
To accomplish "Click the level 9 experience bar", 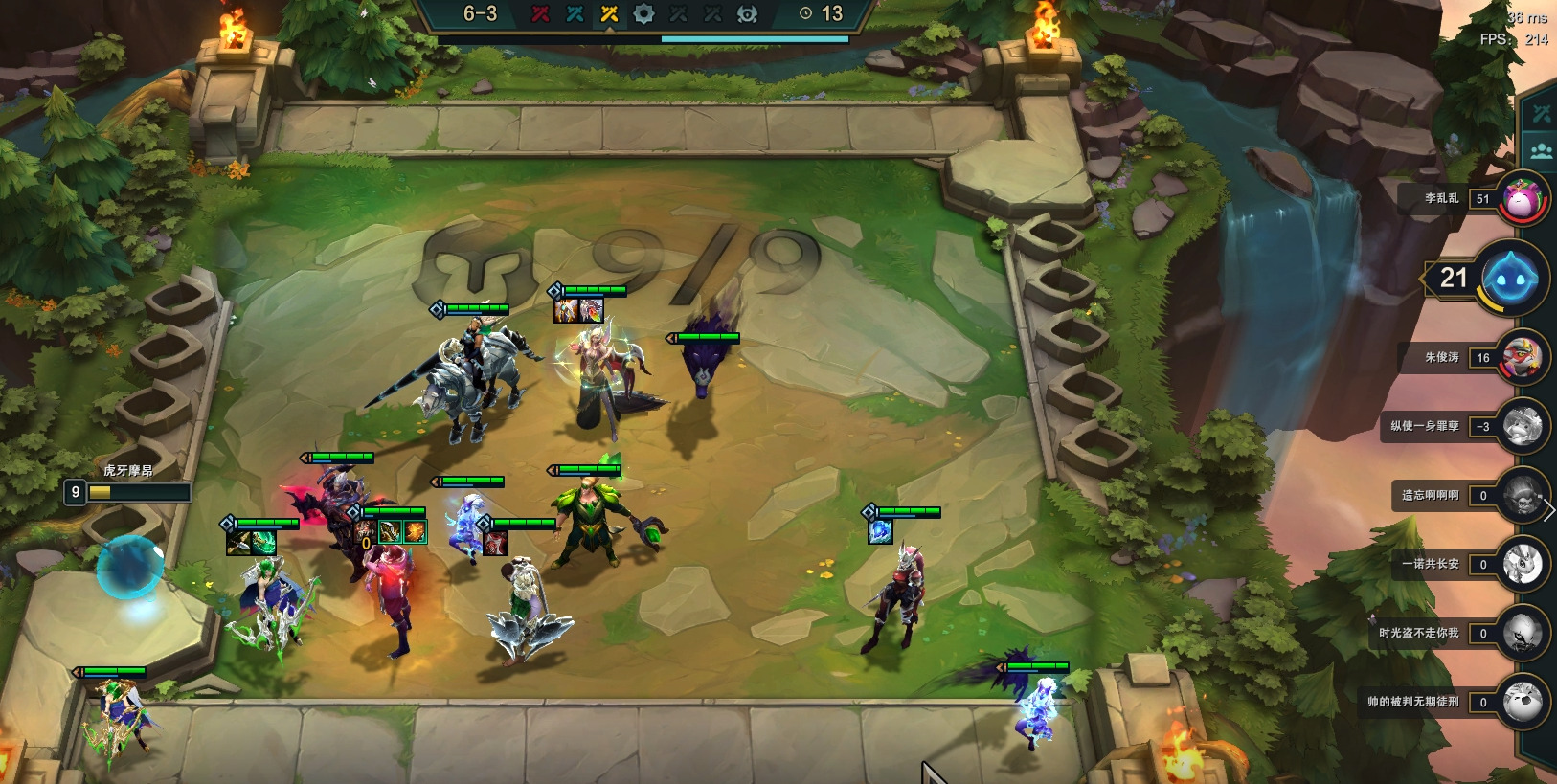I will coord(138,492).
